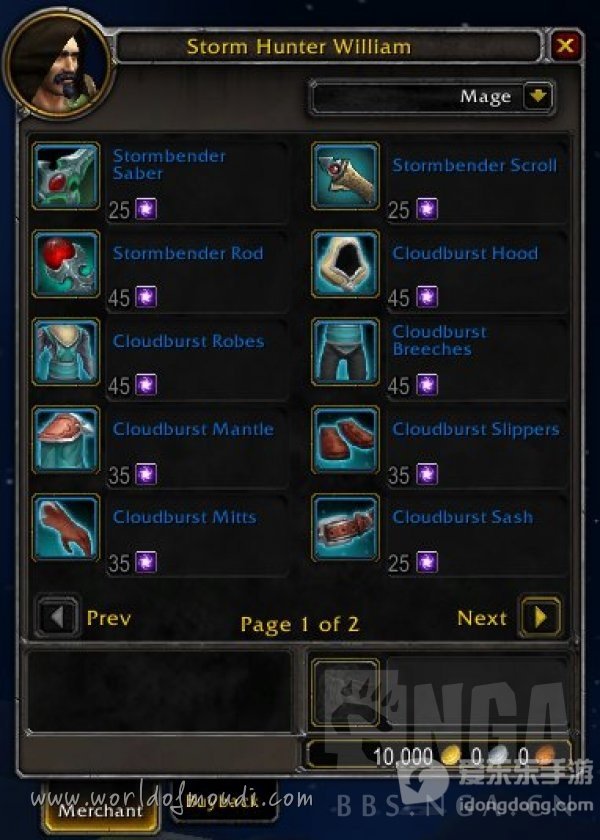Choose the Cloudburst Mantle item
This screenshot has width=600, height=840.
66,440
